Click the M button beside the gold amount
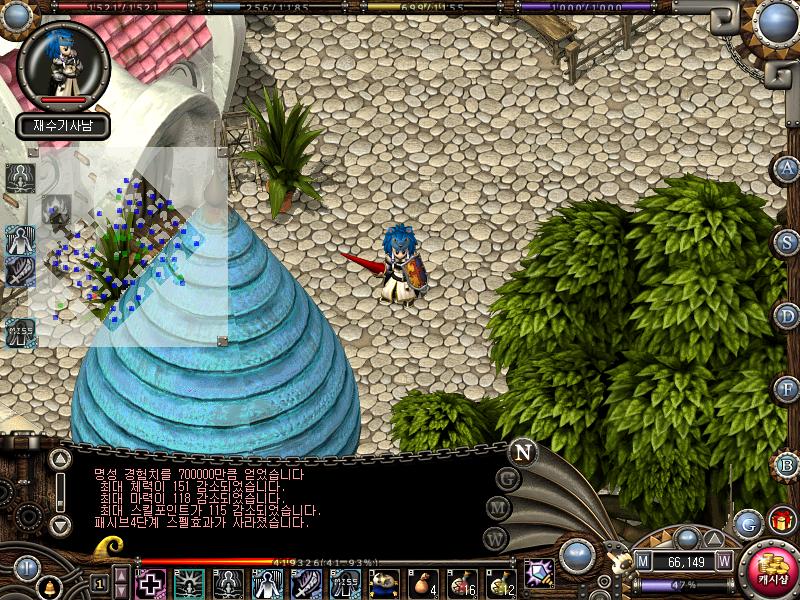 pos(643,562)
